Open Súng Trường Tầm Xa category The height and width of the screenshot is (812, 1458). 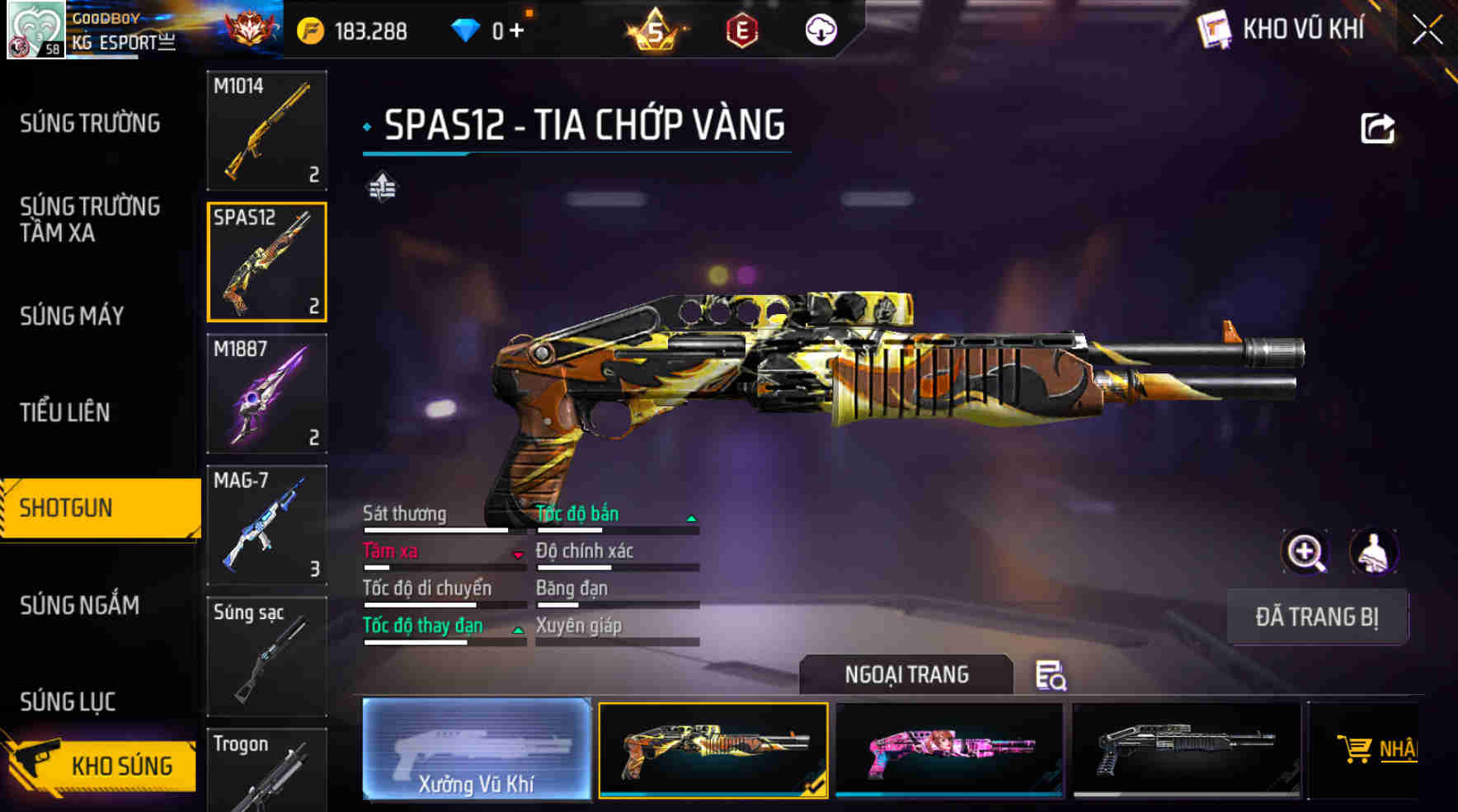pos(90,219)
